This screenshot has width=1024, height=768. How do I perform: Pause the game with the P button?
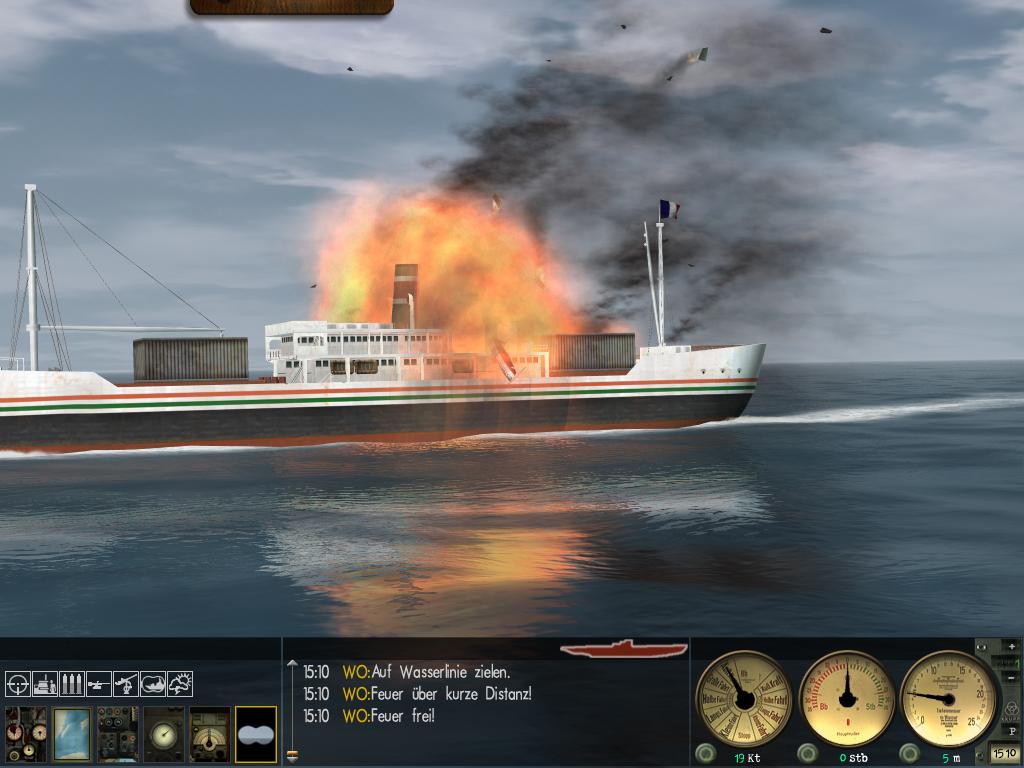click(1012, 731)
